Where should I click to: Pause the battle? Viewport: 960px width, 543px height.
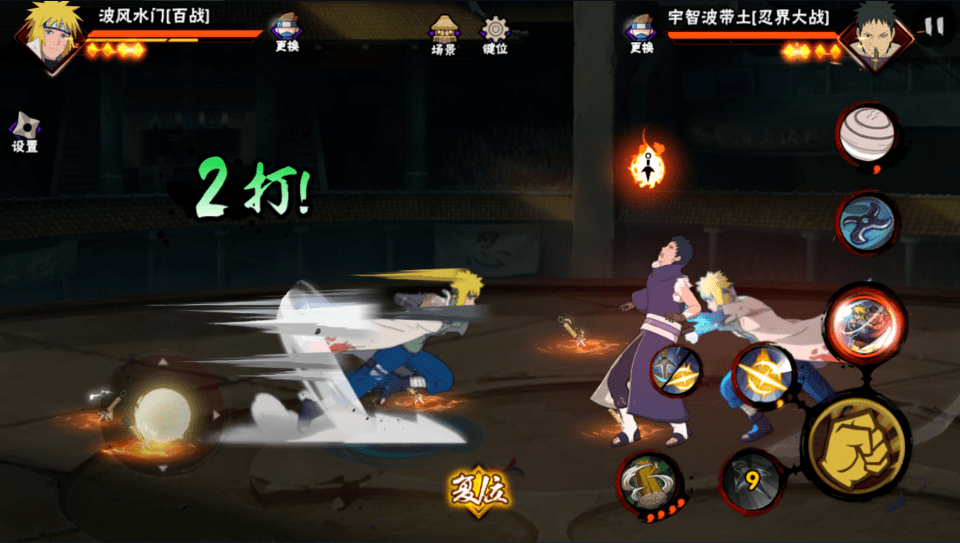(x=934, y=27)
